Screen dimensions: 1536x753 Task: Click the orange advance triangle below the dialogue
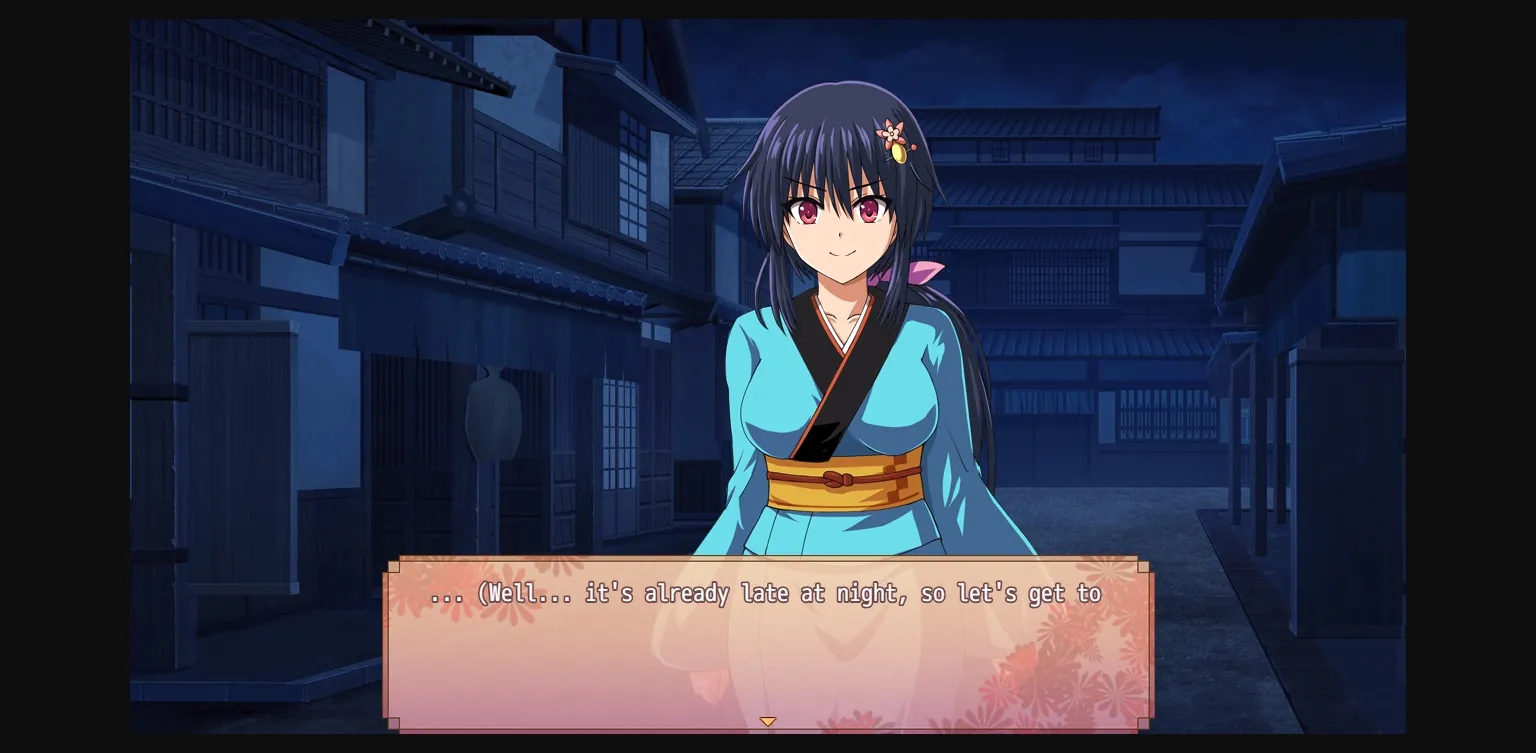click(x=768, y=720)
